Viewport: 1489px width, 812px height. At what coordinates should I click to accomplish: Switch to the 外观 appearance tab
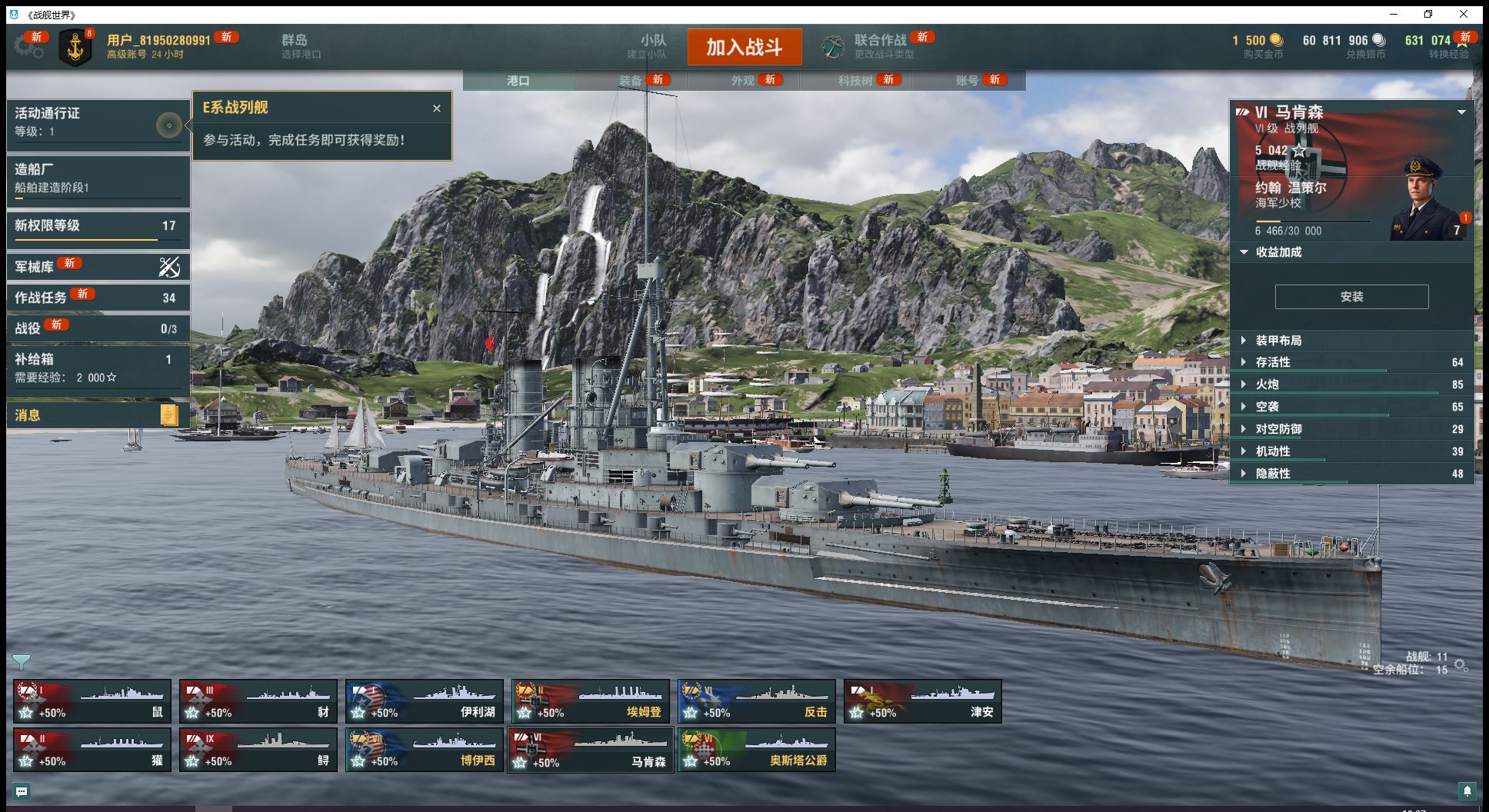click(x=742, y=81)
